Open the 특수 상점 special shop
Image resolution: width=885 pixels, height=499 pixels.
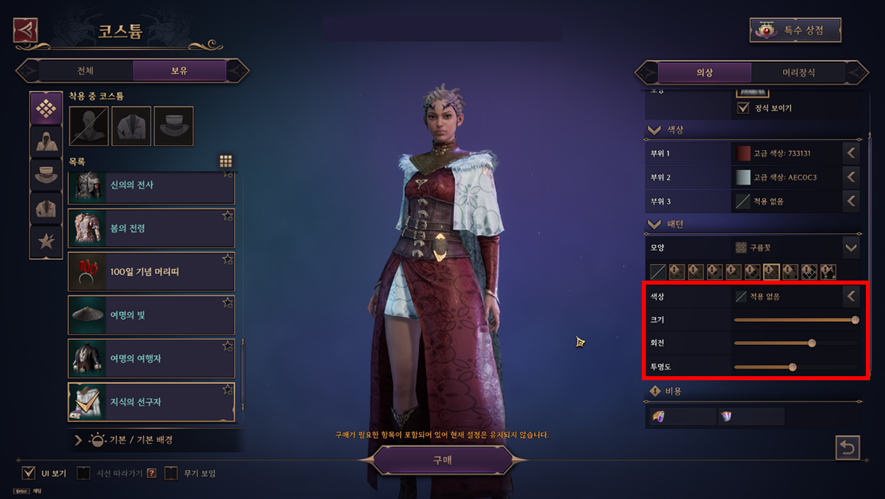click(x=795, y=30)
